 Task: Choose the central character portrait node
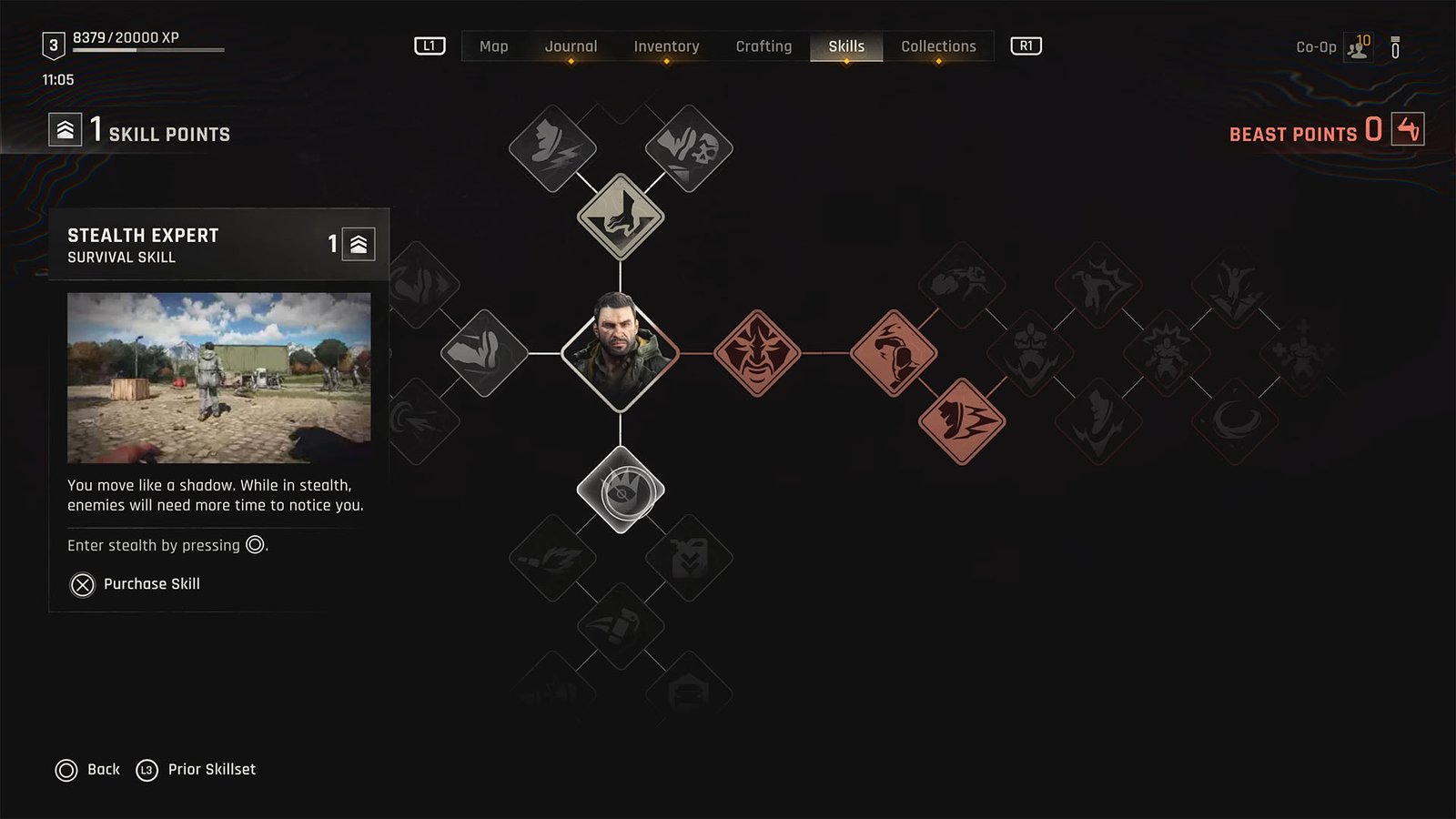point(621,353)
